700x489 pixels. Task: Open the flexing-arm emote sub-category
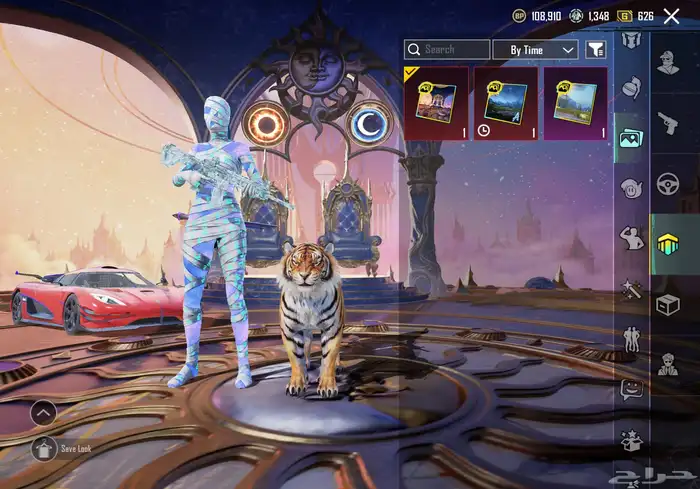pyautogui.click(x=630, y=238)
